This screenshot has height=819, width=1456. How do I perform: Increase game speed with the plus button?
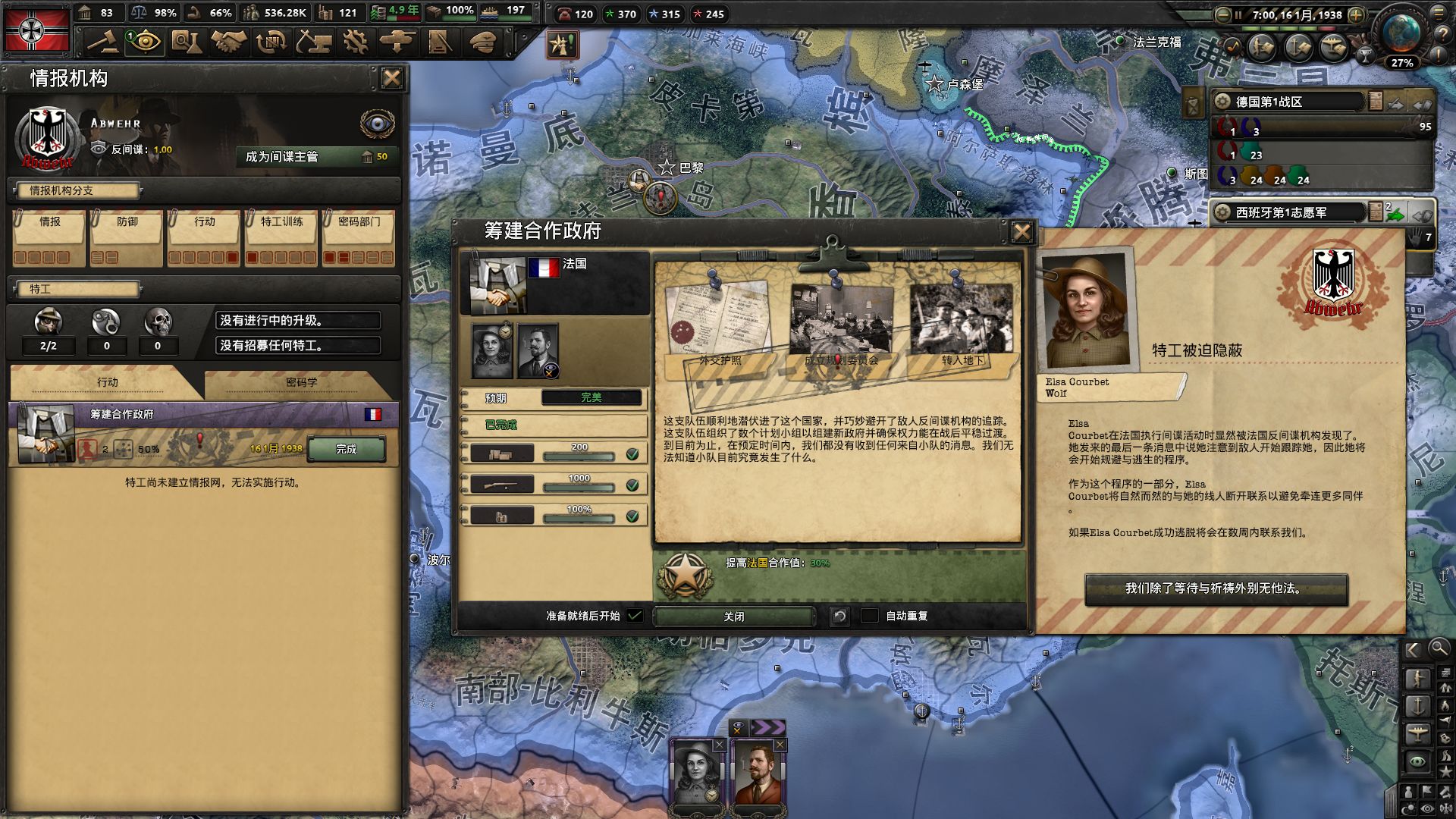[1357, 15]
